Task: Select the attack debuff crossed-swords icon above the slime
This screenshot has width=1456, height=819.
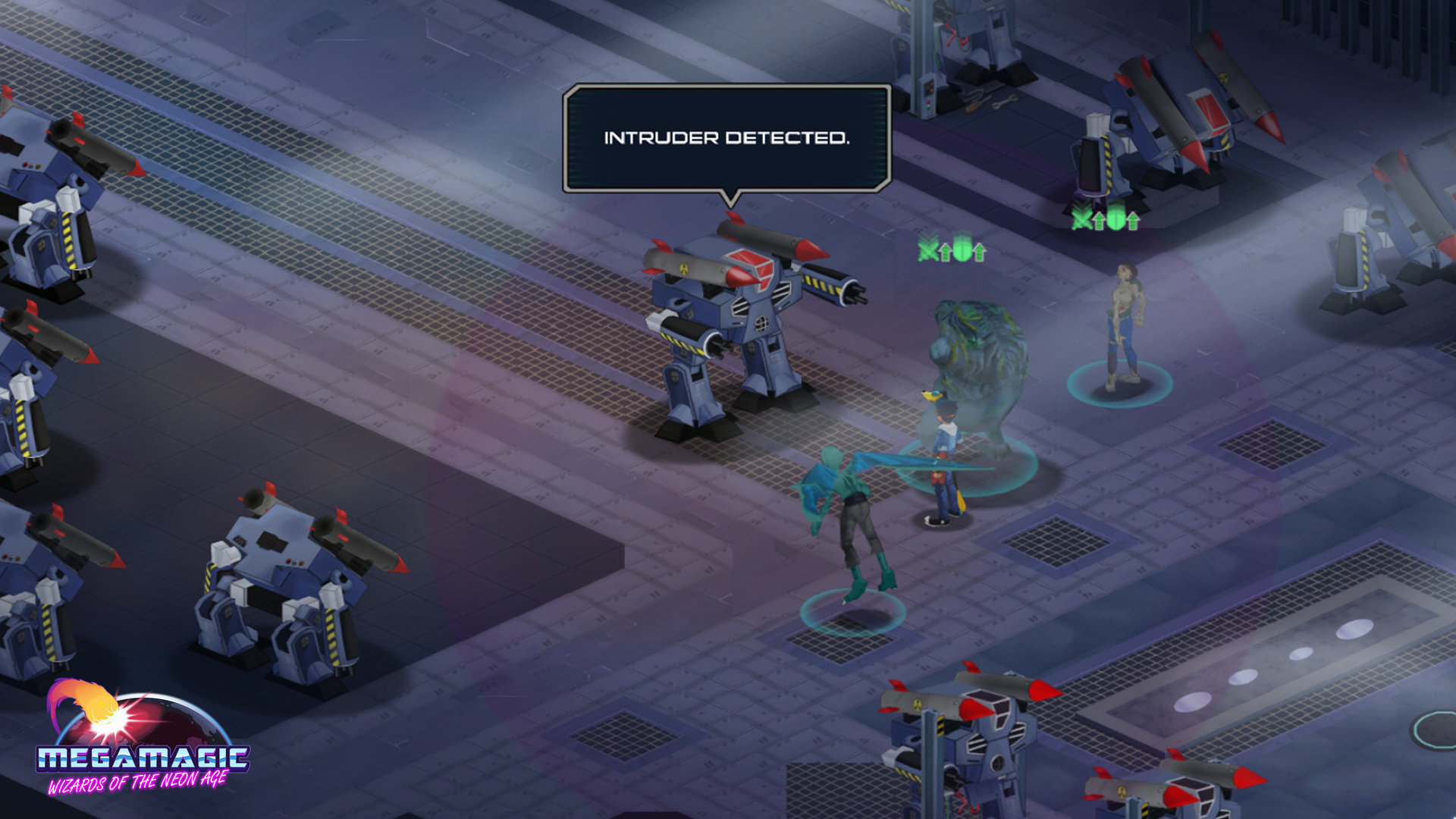Action: pos(927,252)
